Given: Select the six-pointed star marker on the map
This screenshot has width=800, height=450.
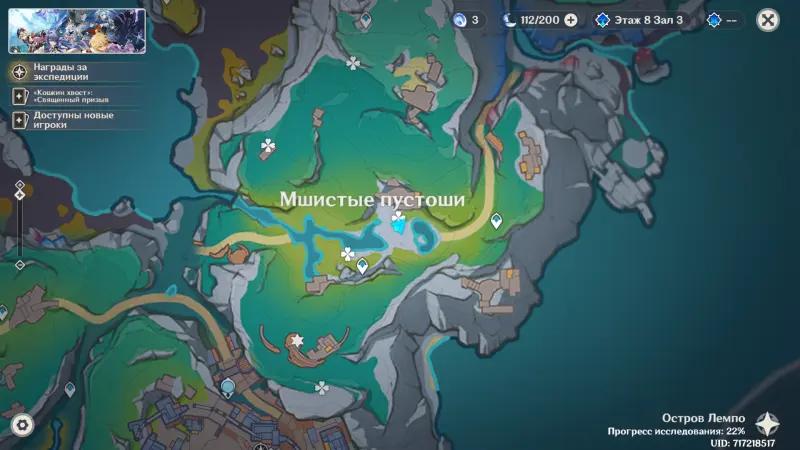Looking at the screenshot, I should 297,340.
